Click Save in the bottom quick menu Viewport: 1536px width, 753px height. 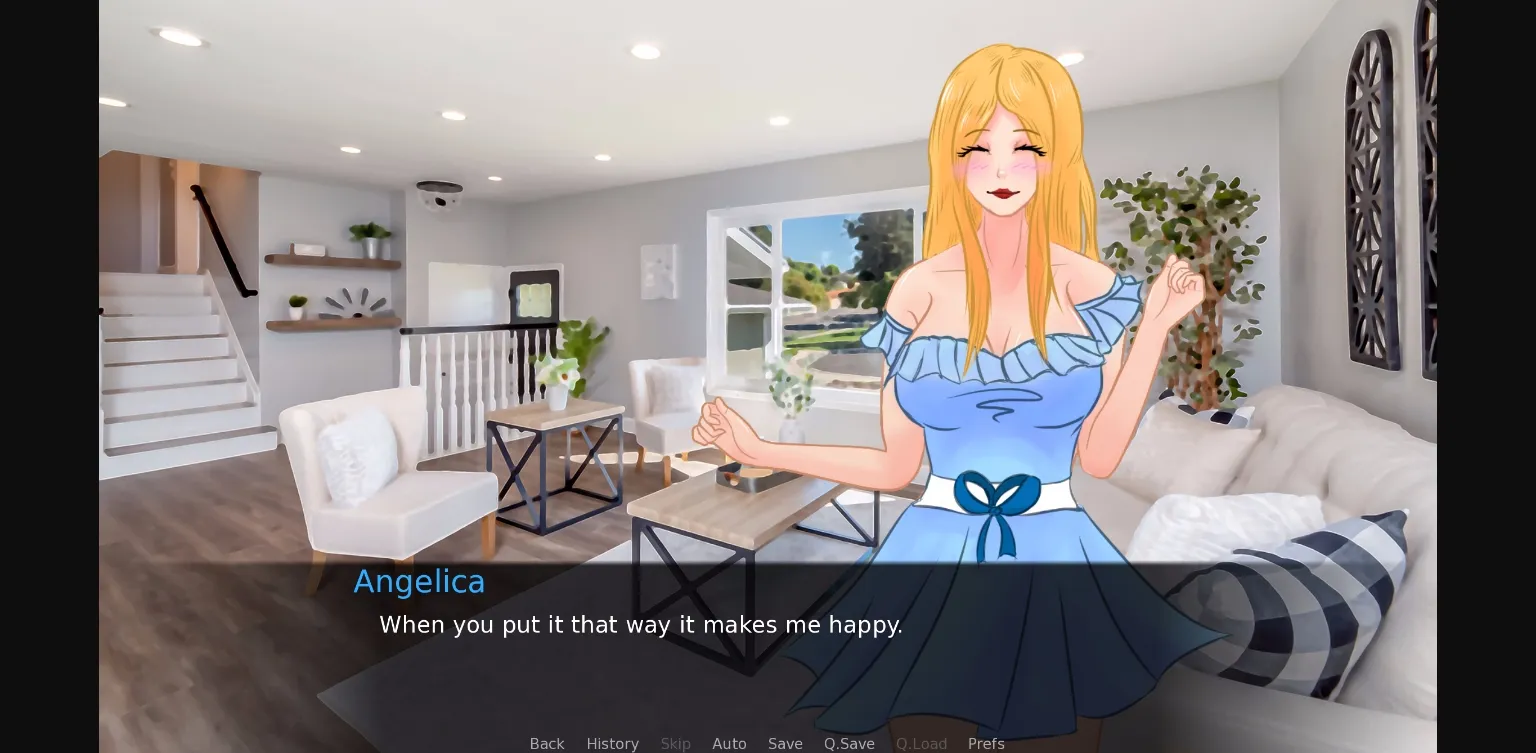click(x=785, y=744)
